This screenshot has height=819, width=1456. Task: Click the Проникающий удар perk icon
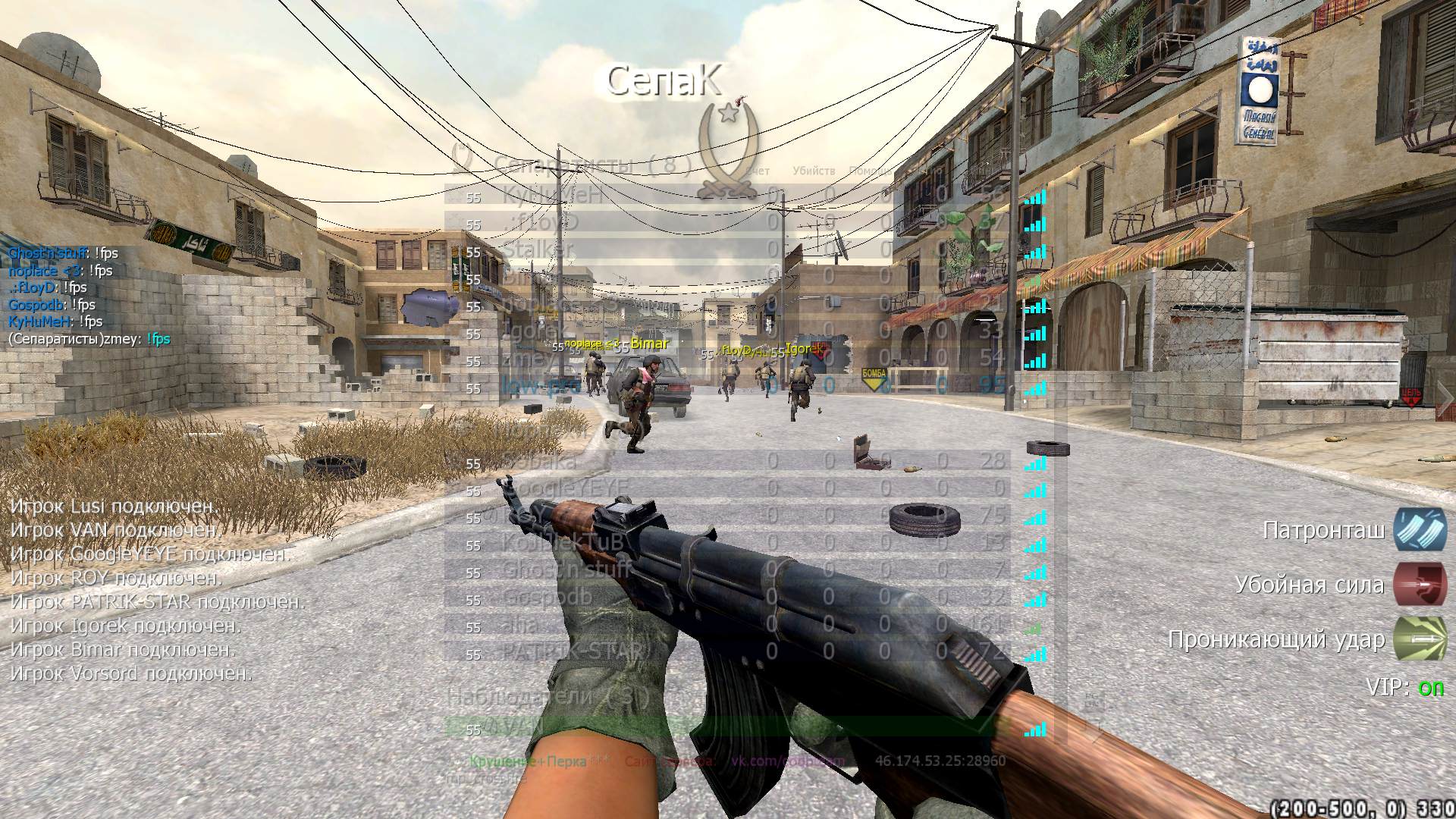(x=1420, y=640)
